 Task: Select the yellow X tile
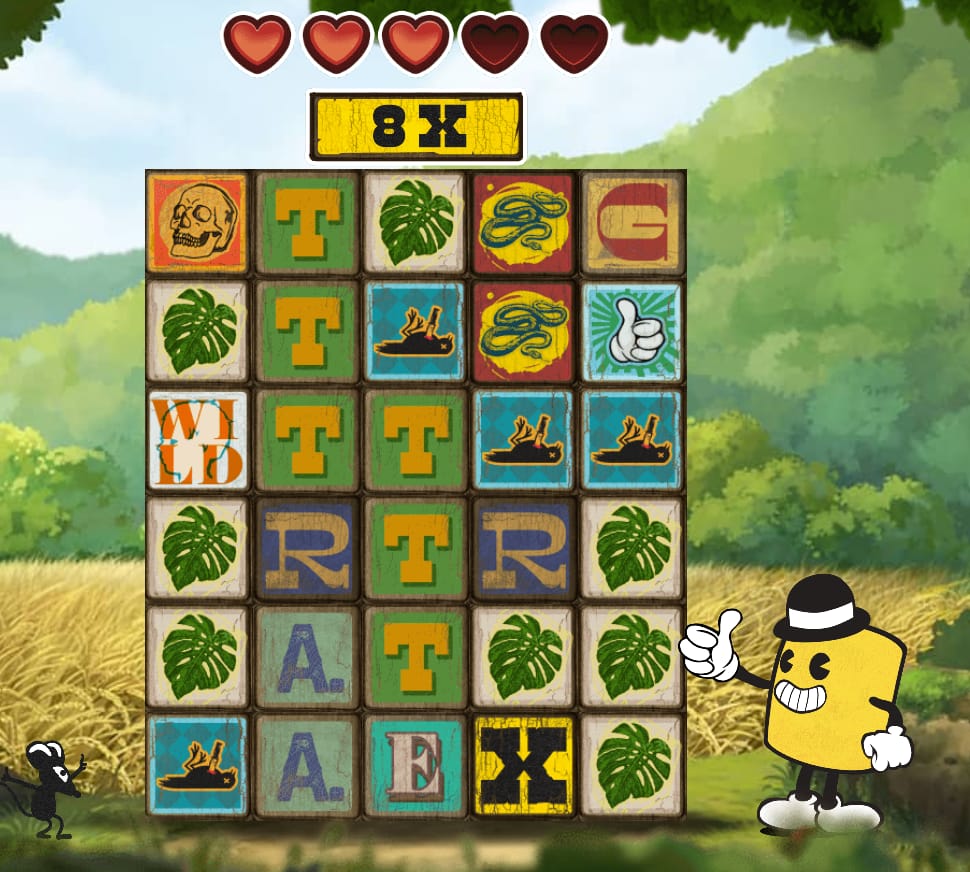click(524, 766)
